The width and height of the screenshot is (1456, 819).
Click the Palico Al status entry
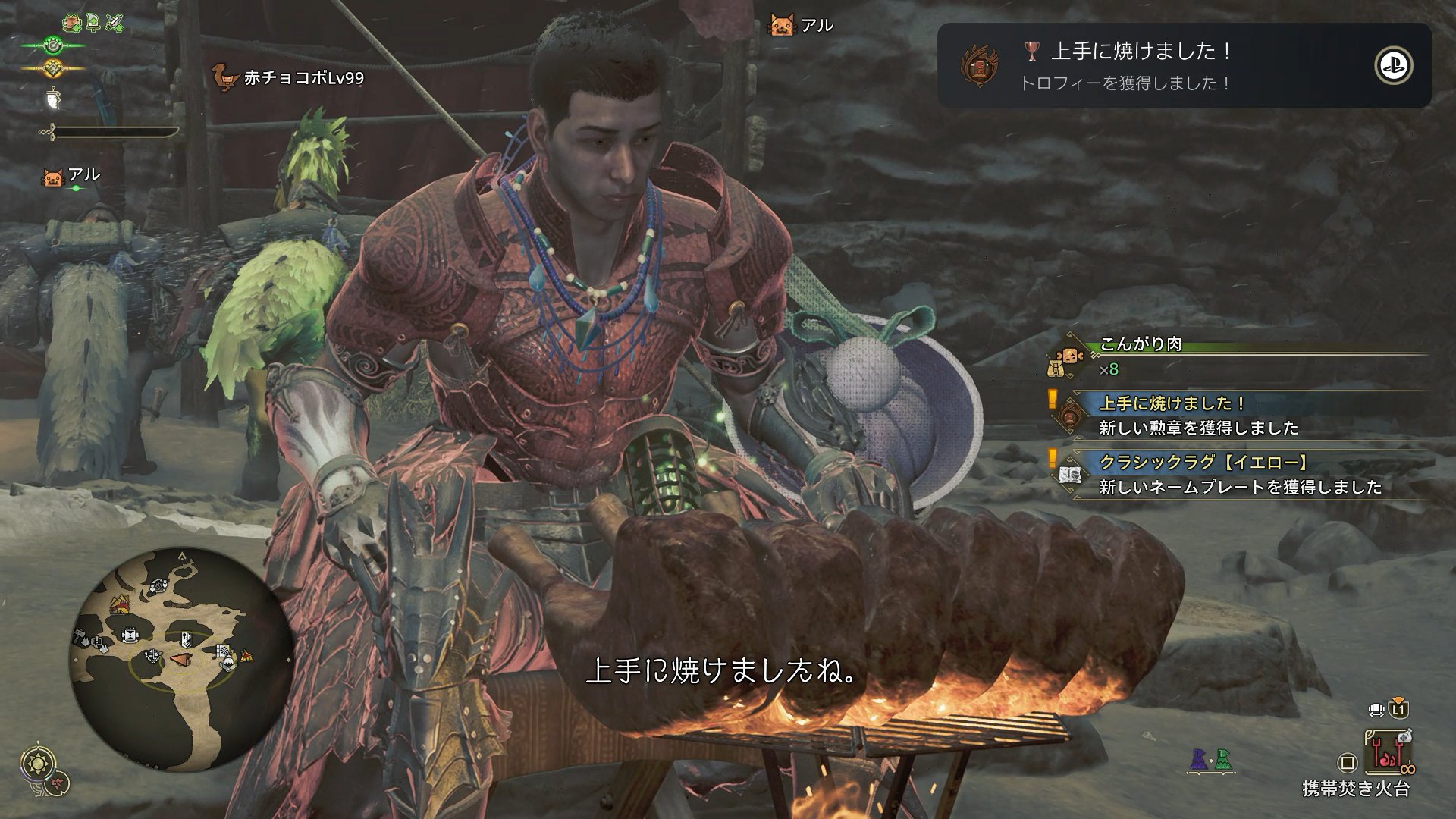point(72,176)
